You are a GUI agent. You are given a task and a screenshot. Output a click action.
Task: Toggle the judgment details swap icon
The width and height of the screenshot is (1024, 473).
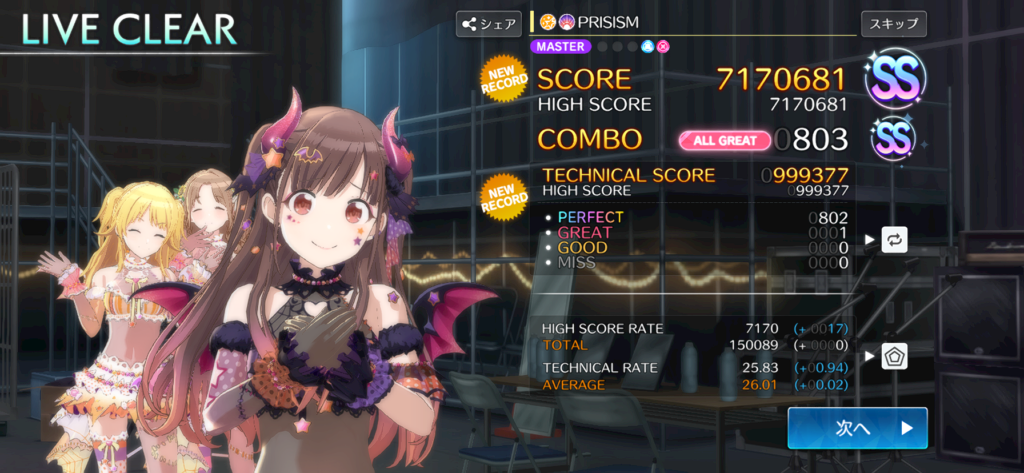point(894,240)
